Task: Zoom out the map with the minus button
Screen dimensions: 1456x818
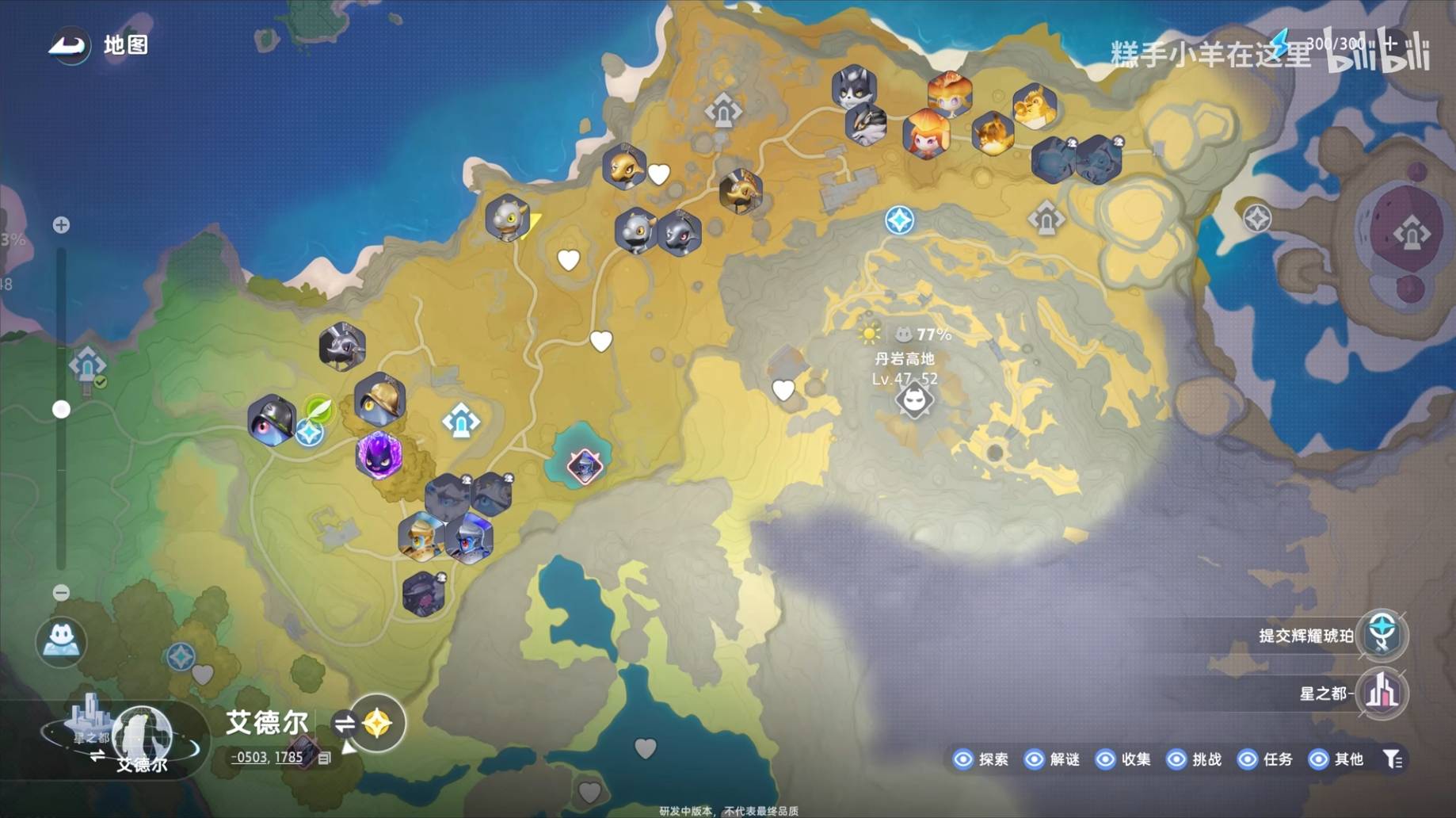Action: point(61,592)
